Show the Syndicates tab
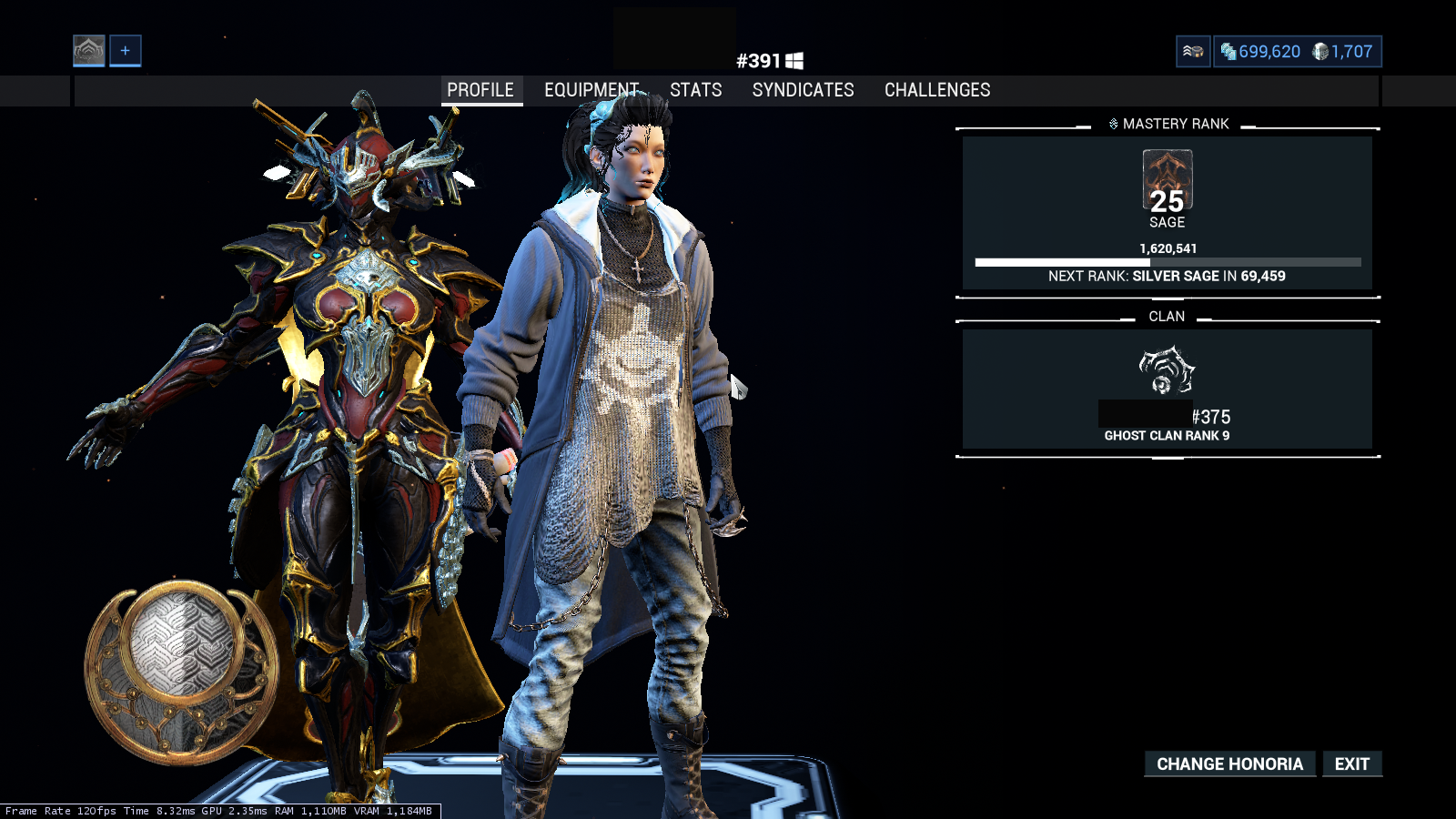Viewport: 1456px width, 819px height. point(803,90)
